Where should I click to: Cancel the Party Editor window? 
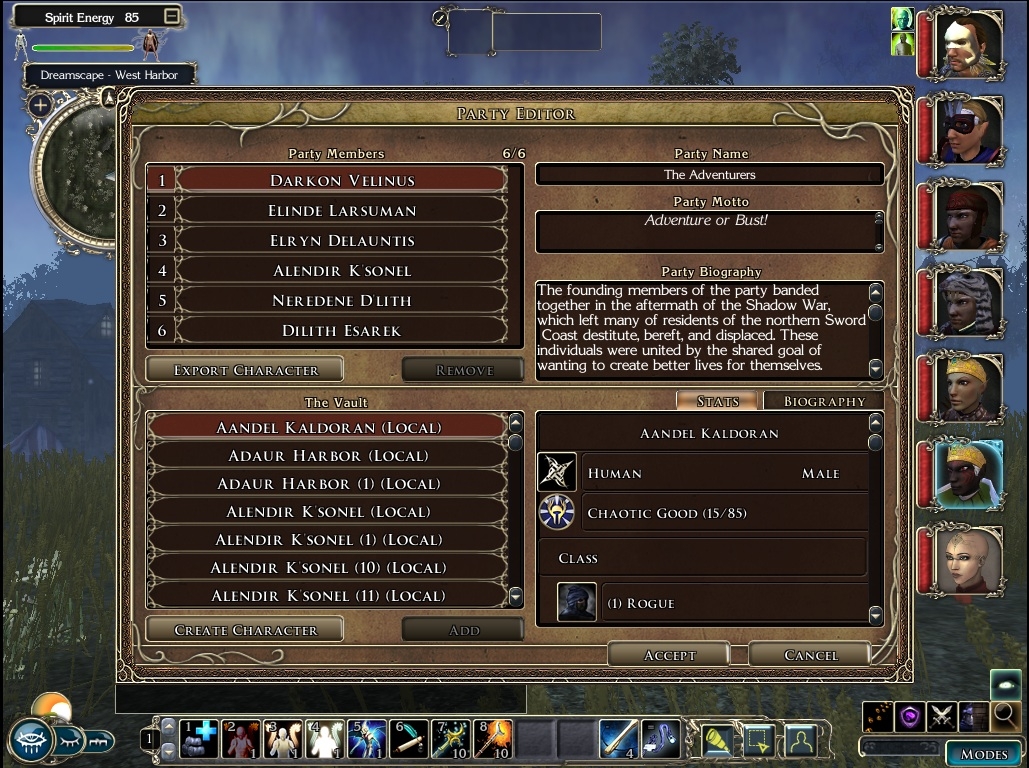810,655
